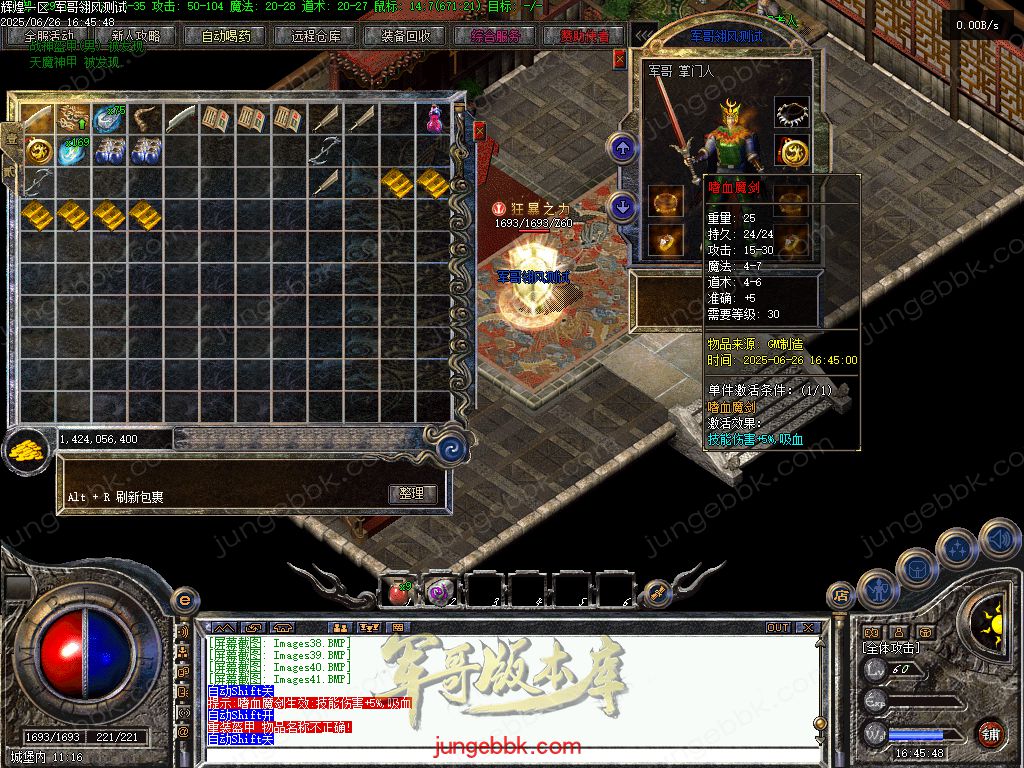Screen dimensions: 1024x768
Task: Select the gold medal equipment slot
Action: pyautogui.click(x=793, y=152)
